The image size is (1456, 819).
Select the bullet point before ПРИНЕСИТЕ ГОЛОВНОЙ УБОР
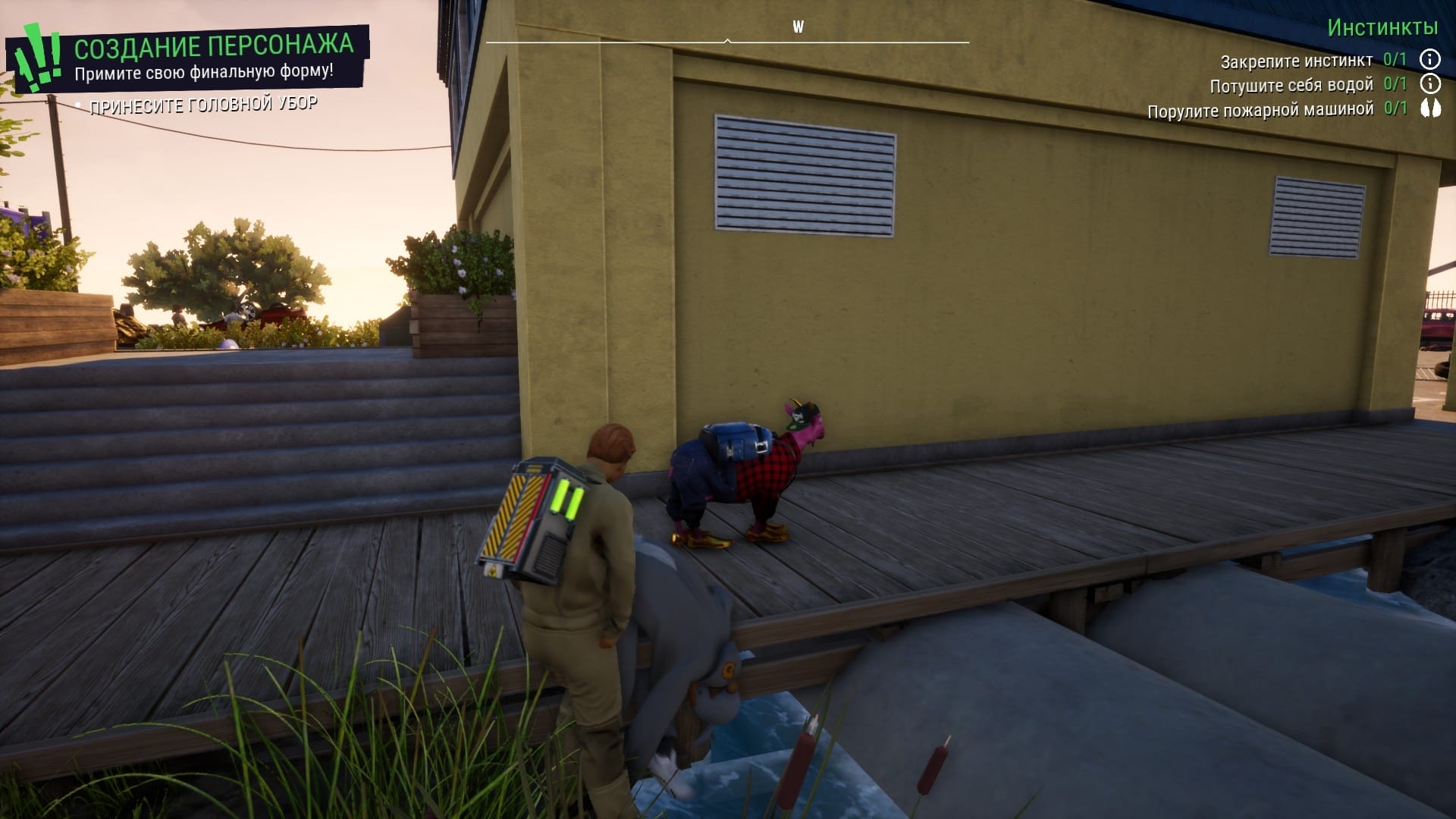click(x=78, y=104)
